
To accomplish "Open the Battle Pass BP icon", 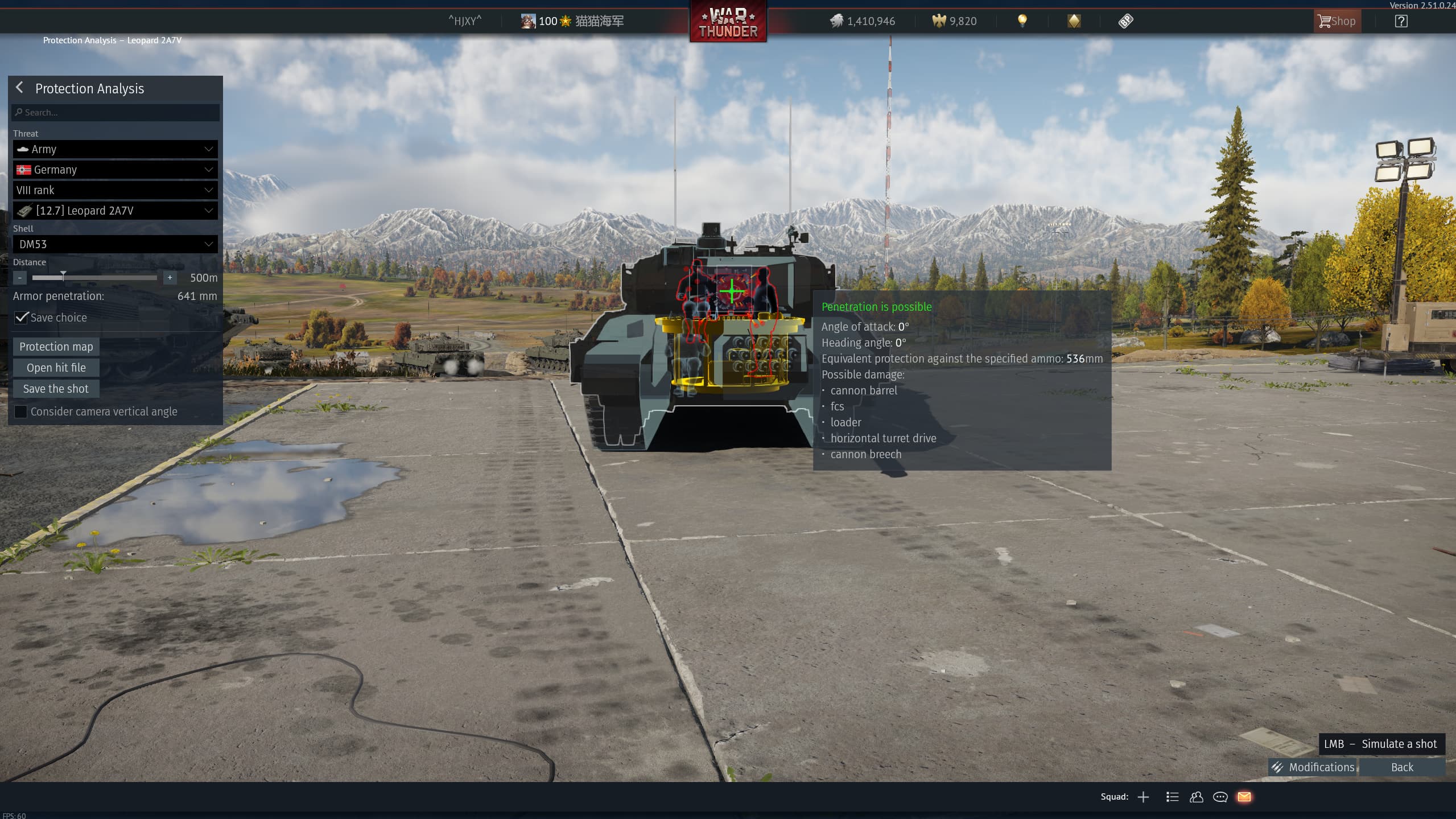I will point(1126,21).
